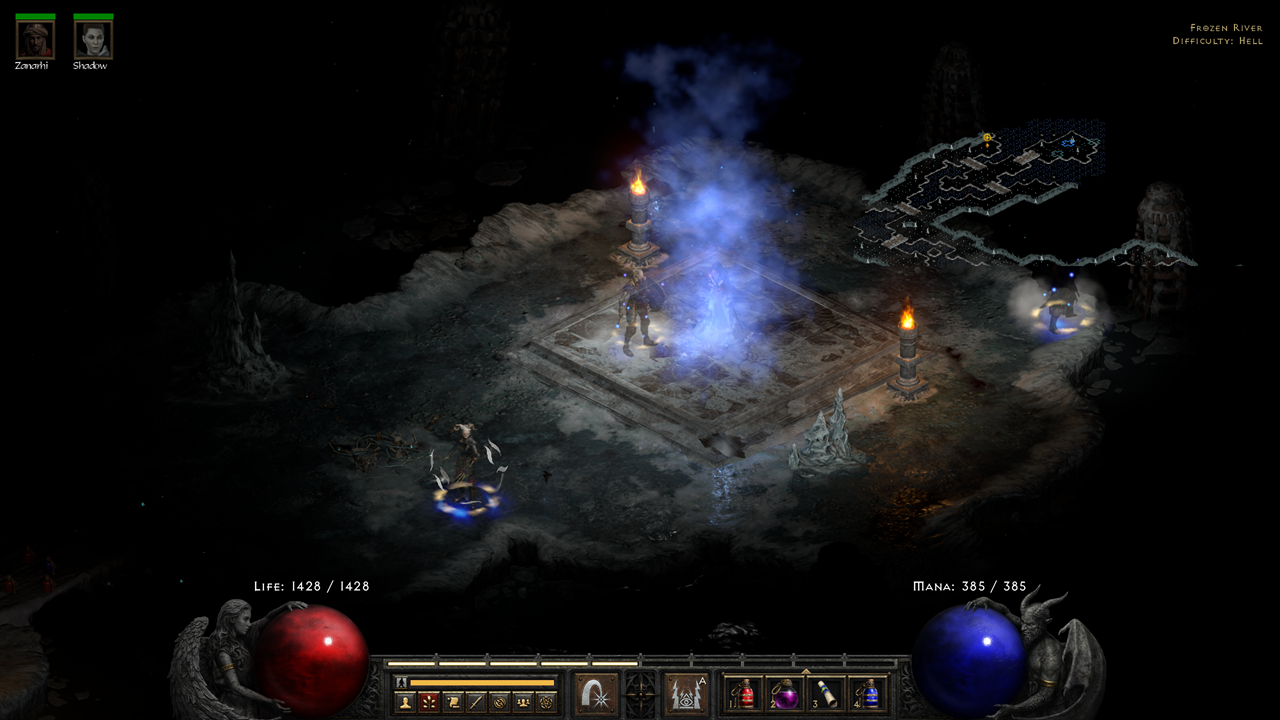Image resolution: width=1280 pixels, height=720 pixels.
Task: Expand the potion belt chevron
Action: point(806,670)
